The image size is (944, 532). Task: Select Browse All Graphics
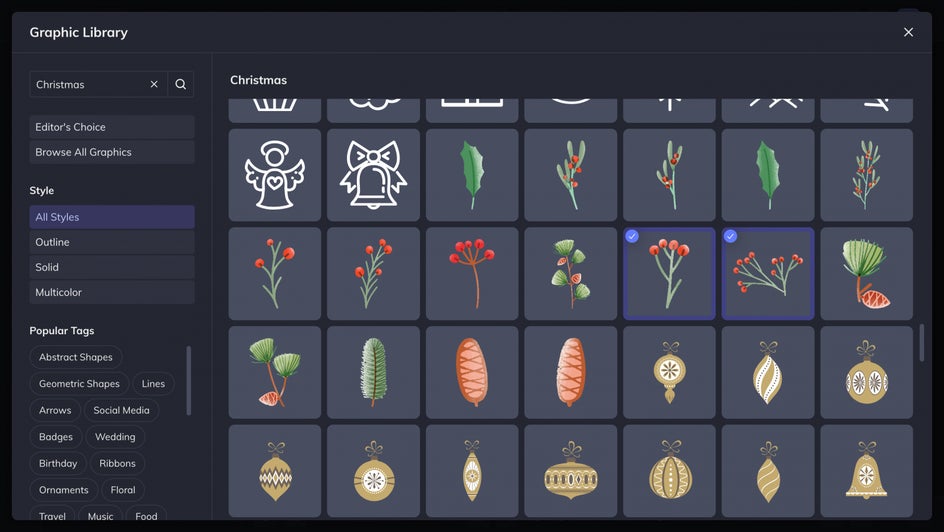[x=112, y=152]
